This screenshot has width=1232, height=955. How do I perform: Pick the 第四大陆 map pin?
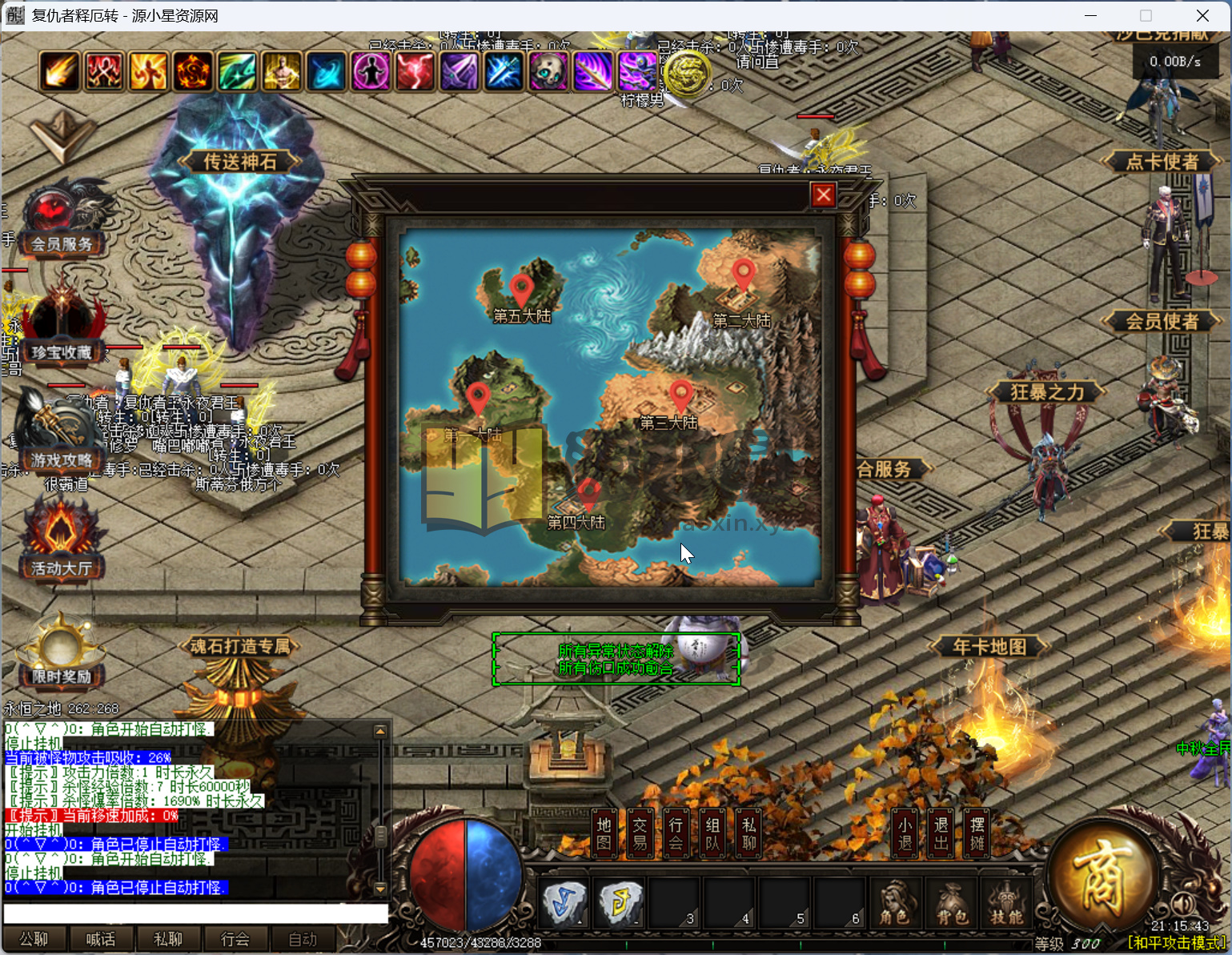588,494
